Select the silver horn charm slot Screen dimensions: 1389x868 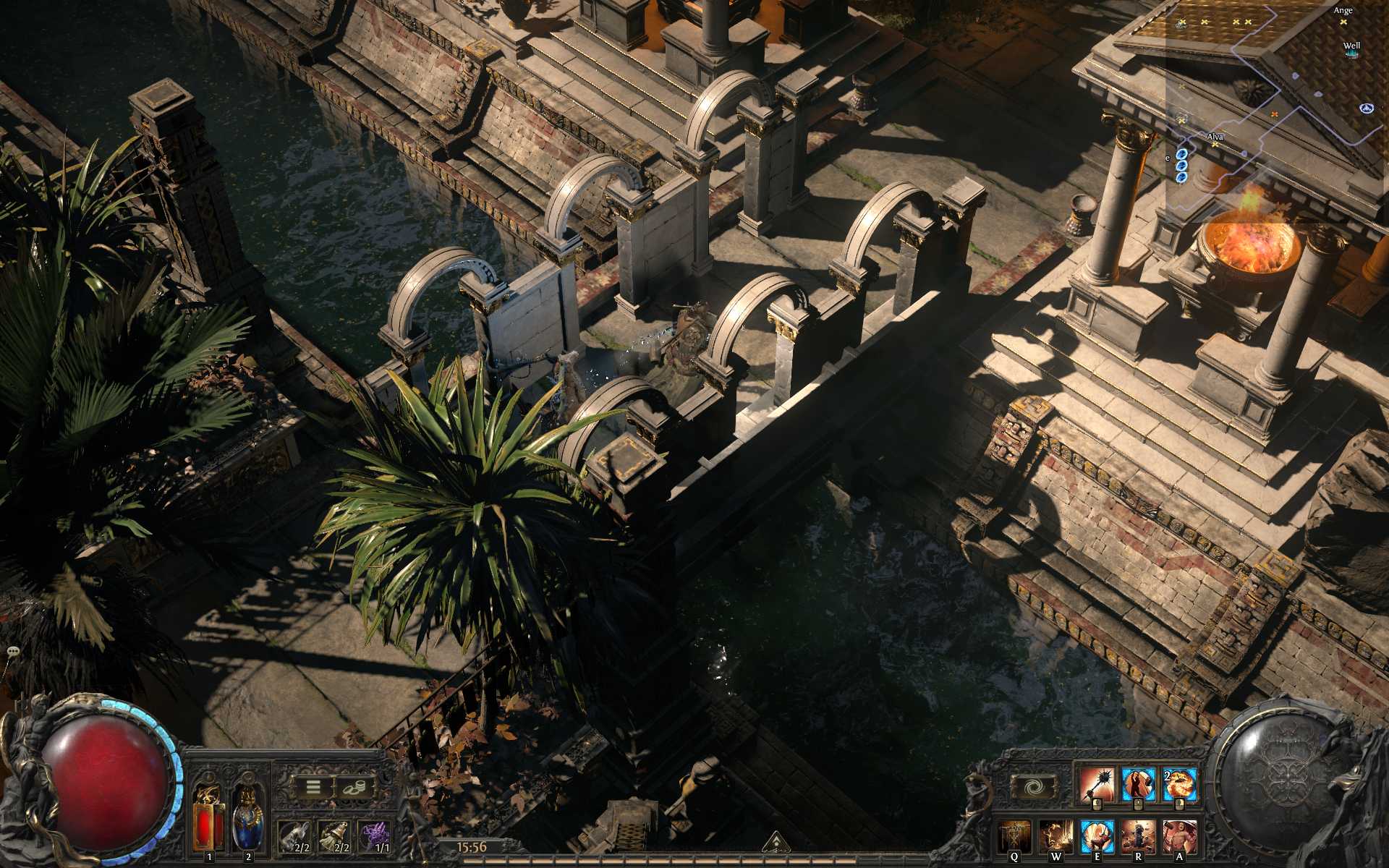tap(295, 836)
